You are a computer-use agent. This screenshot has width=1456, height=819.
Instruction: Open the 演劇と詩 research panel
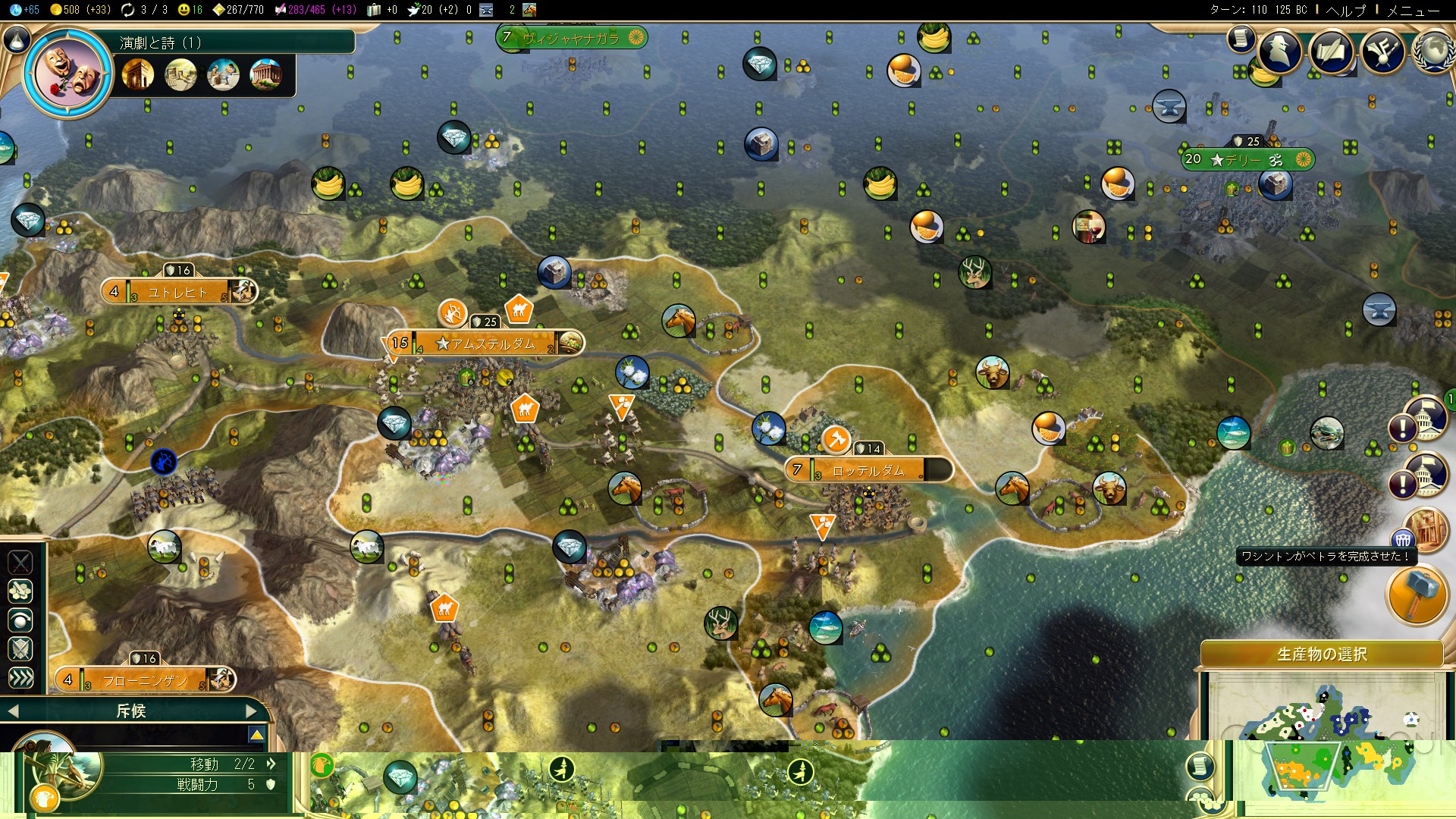69,74
